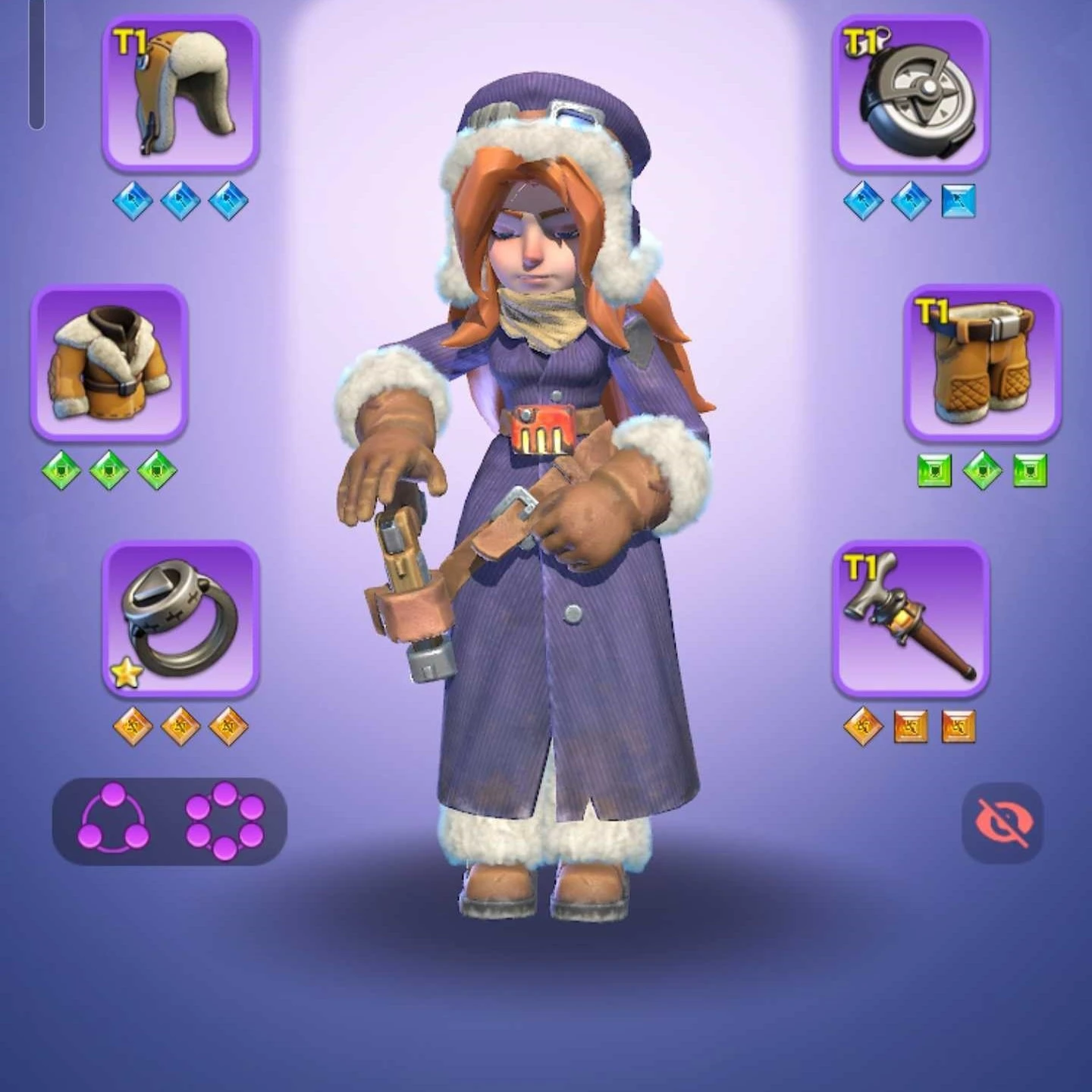Tap the orange rune square beside the torch gem

(x=910, y=725)
